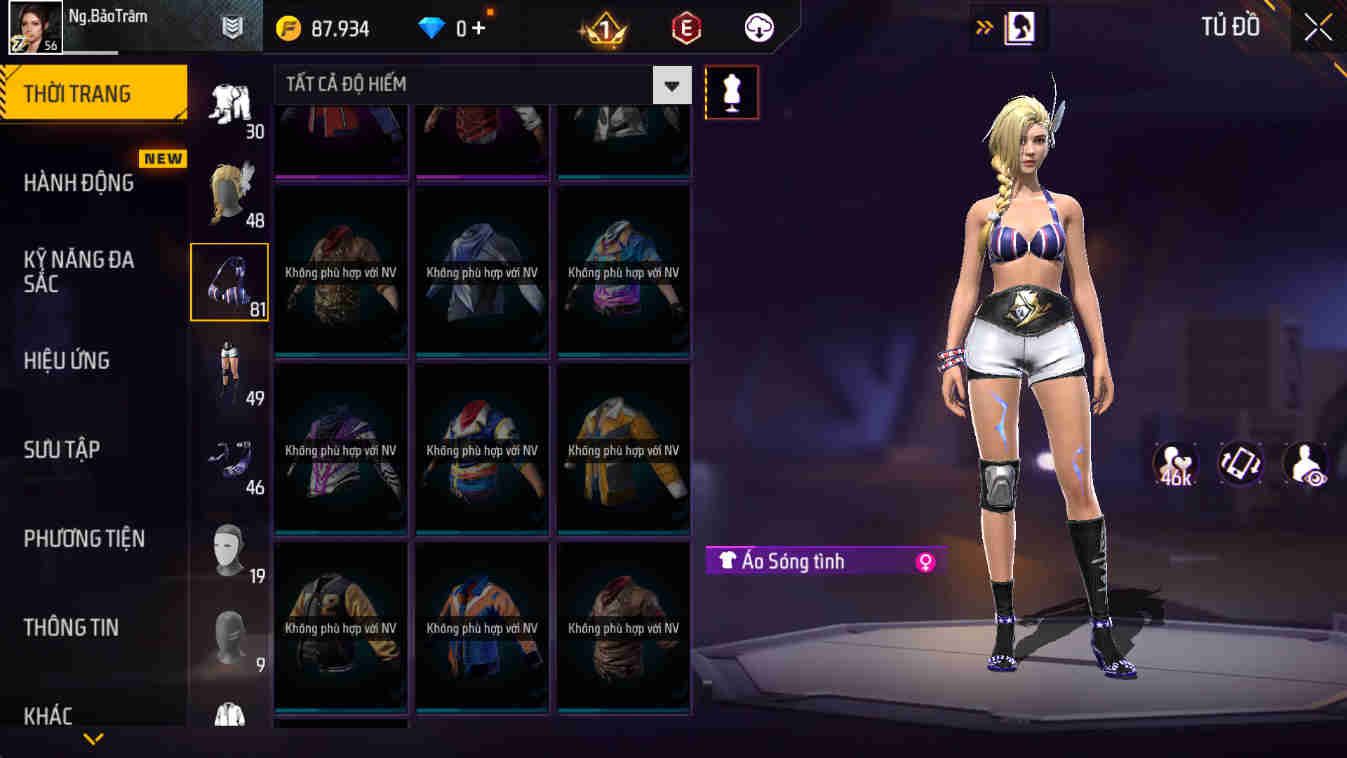Screen dimensions: 1347x758
Task: Click the mannequin outfit preview icon above grid
Action: click(731, 93)
